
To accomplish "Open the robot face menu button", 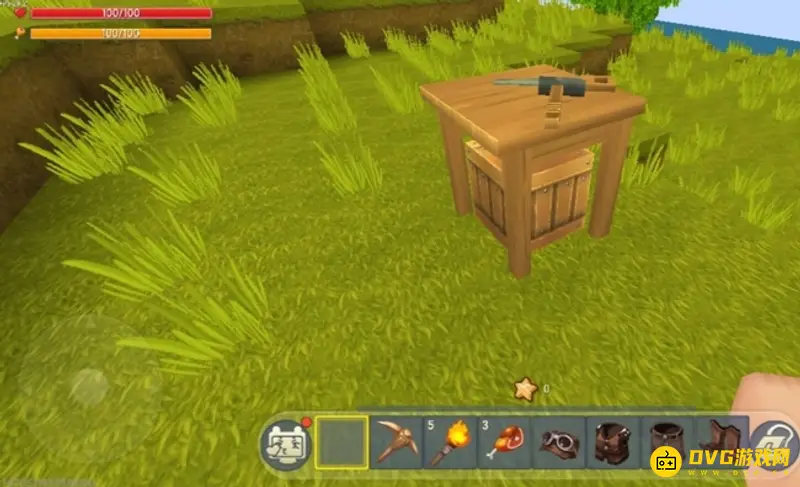I will [285, 442].
